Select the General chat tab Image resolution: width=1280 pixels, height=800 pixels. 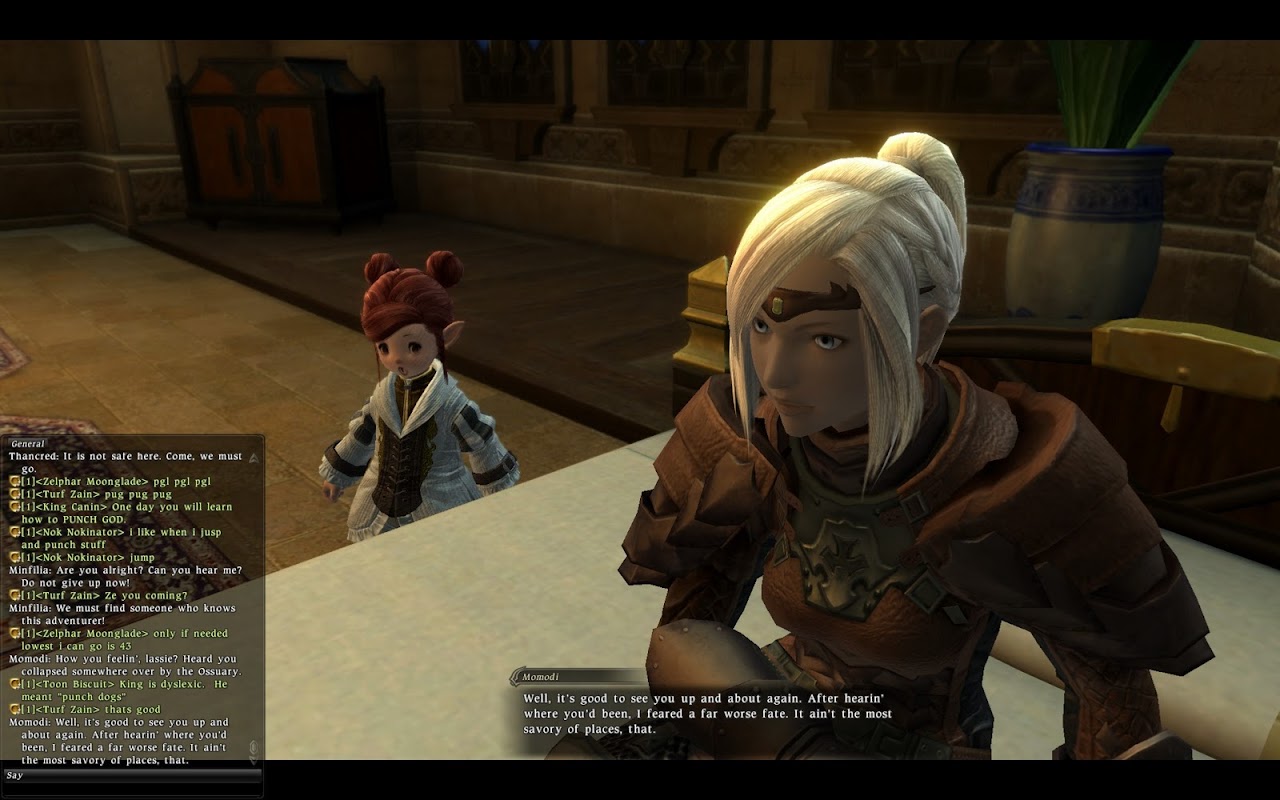click(28, 443)
